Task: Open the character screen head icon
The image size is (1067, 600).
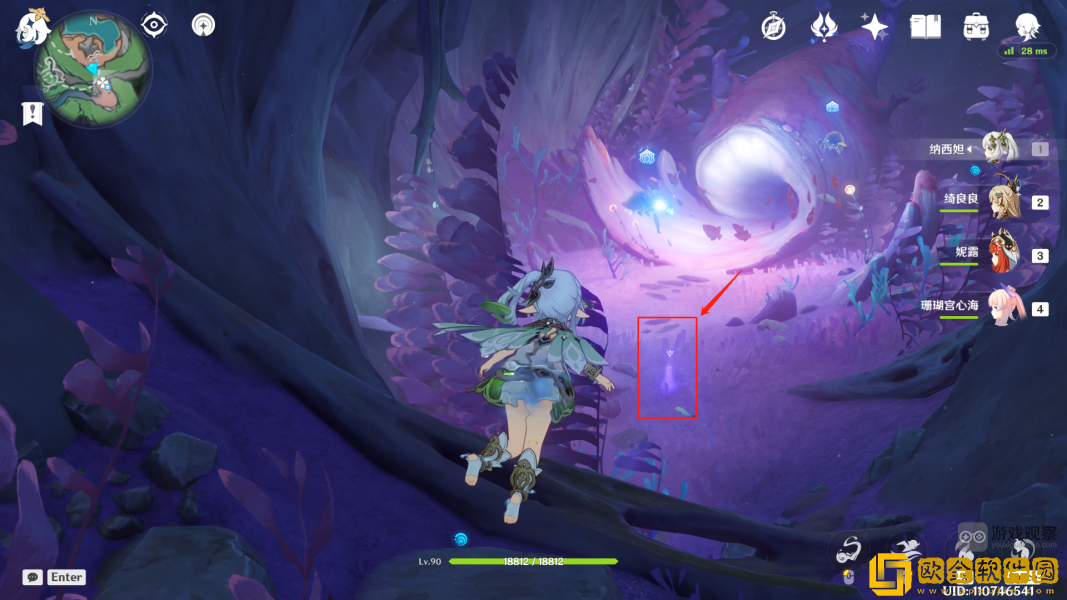Action: [x=1027, y=26]
